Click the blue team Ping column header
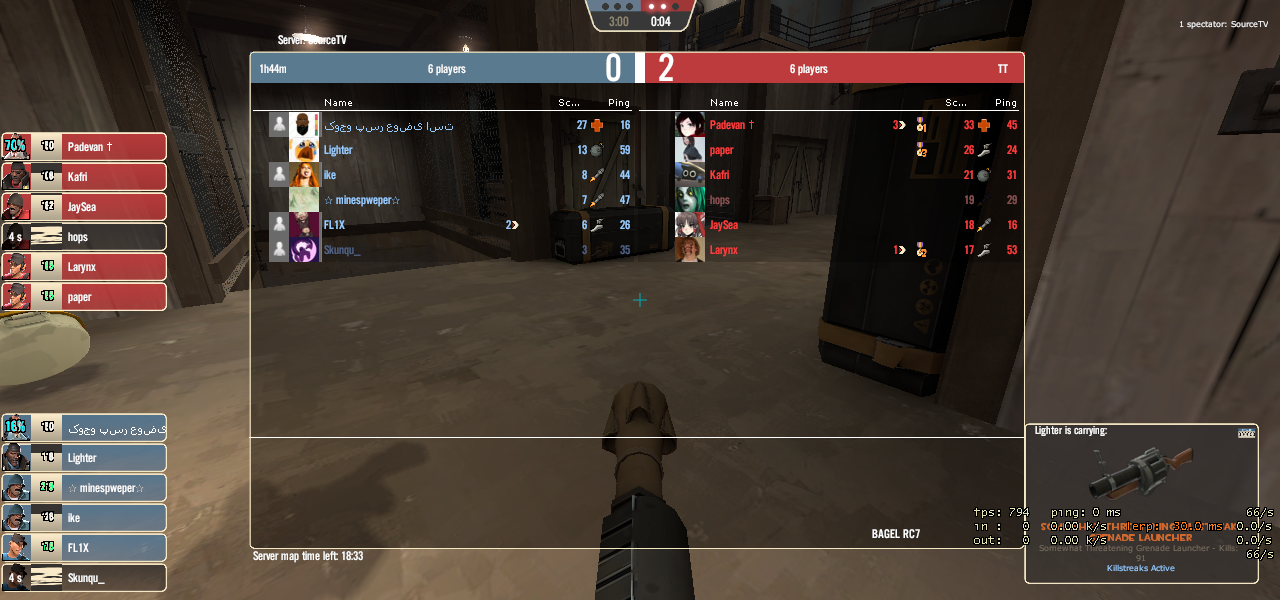The image size is (1280, 600). point(619,102)
